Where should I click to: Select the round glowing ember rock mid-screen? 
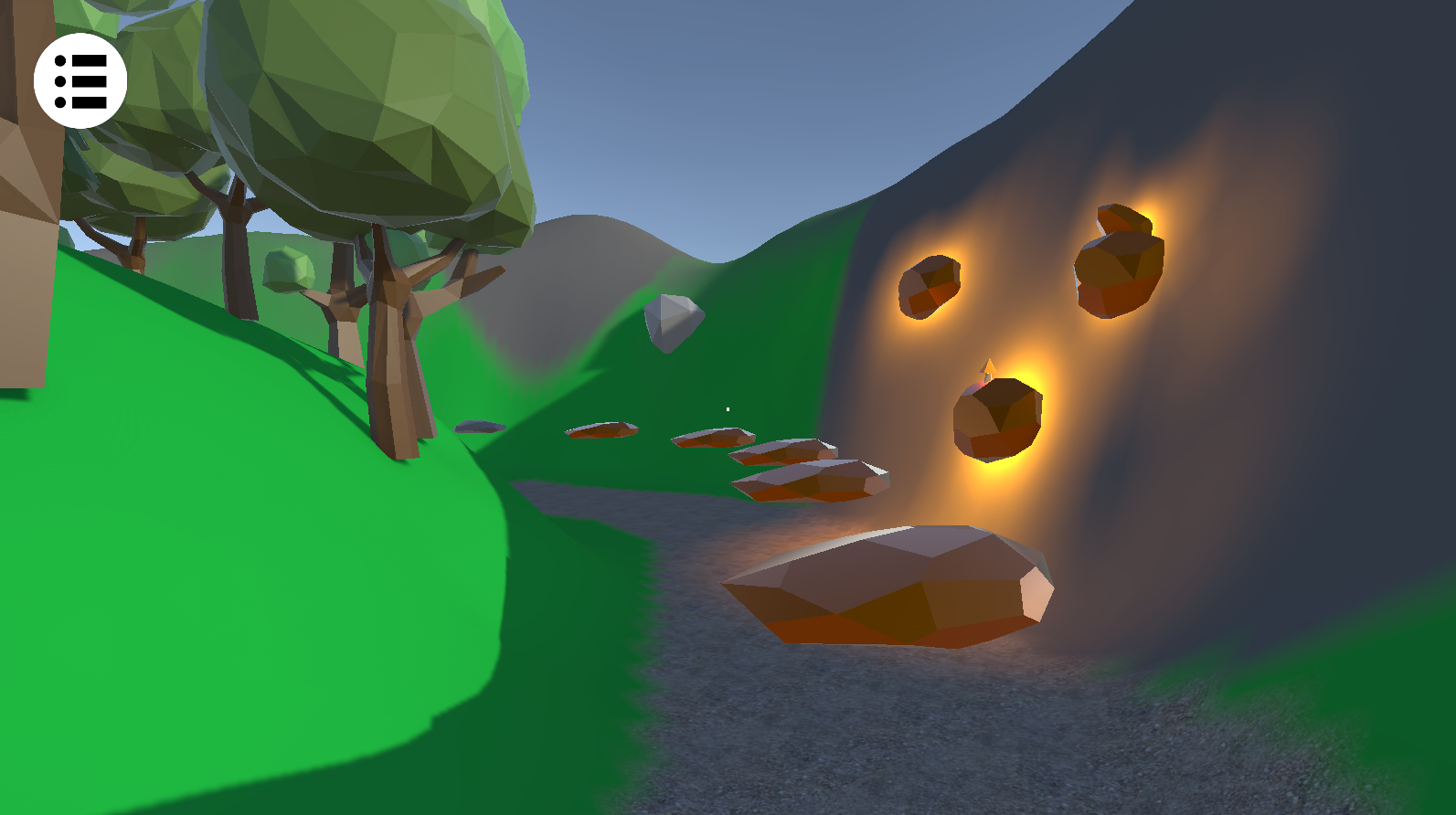point(998,416)
